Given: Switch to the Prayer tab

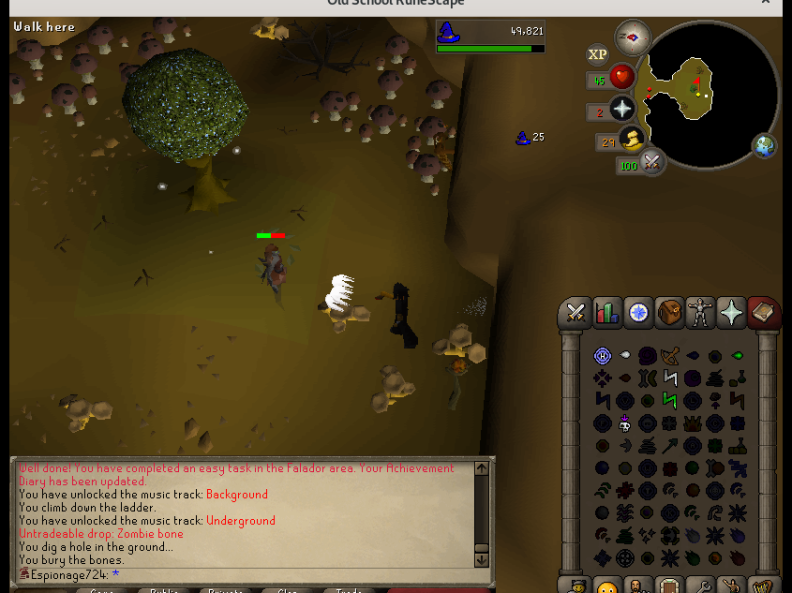Looking at the screenshot, I should click(x=732, y=313).
